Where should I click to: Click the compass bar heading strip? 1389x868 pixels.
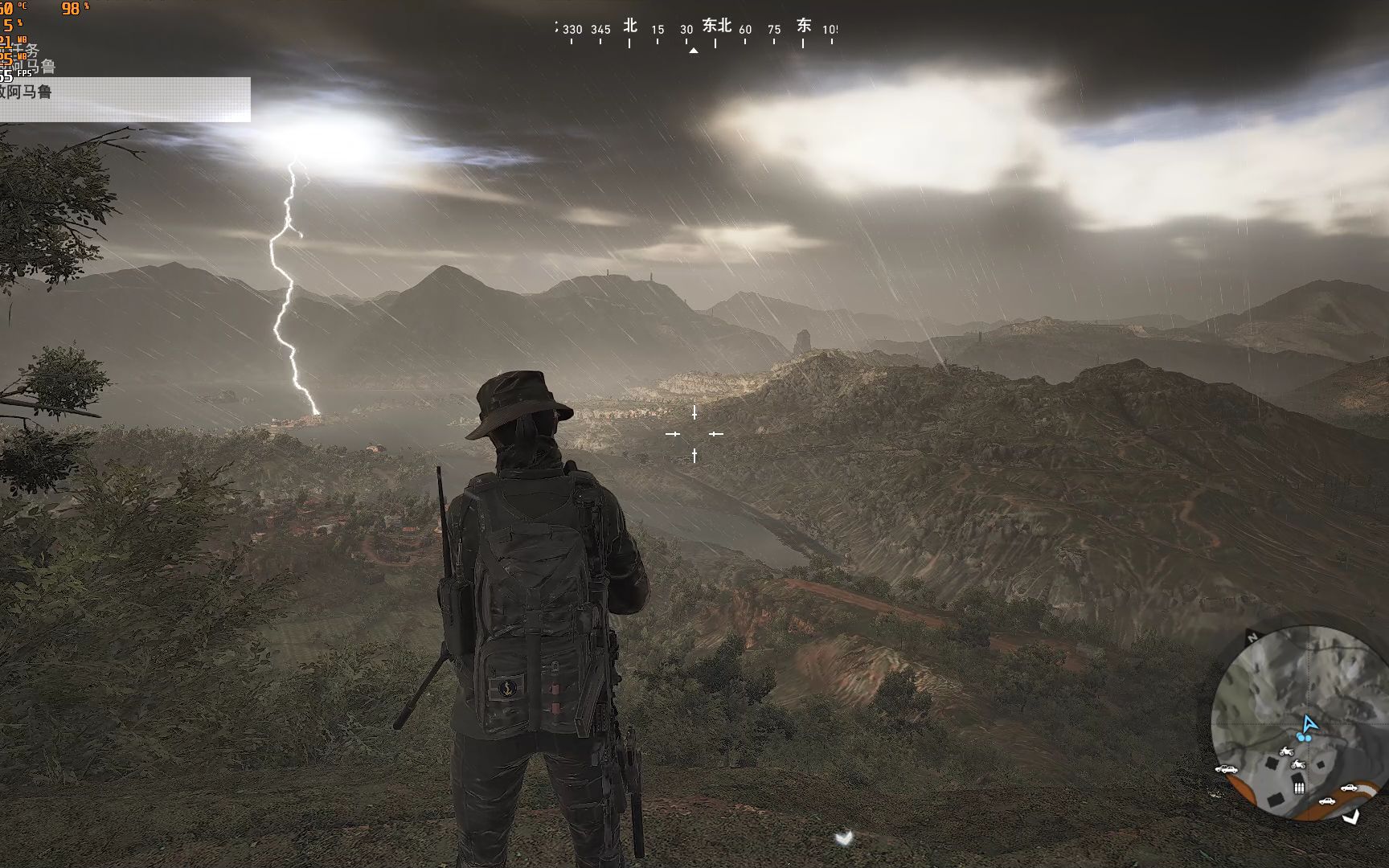coord(694,32)
